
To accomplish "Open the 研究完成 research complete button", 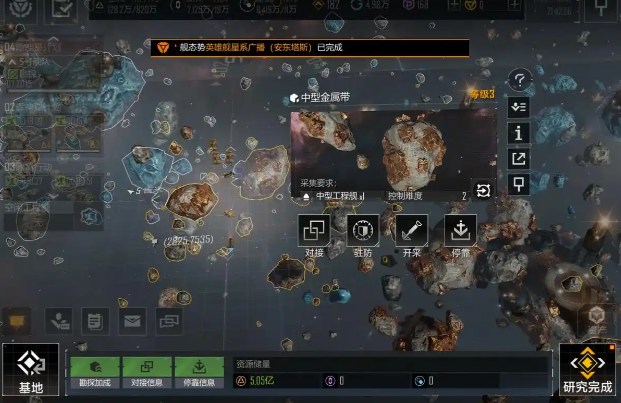I will [588, 371].
